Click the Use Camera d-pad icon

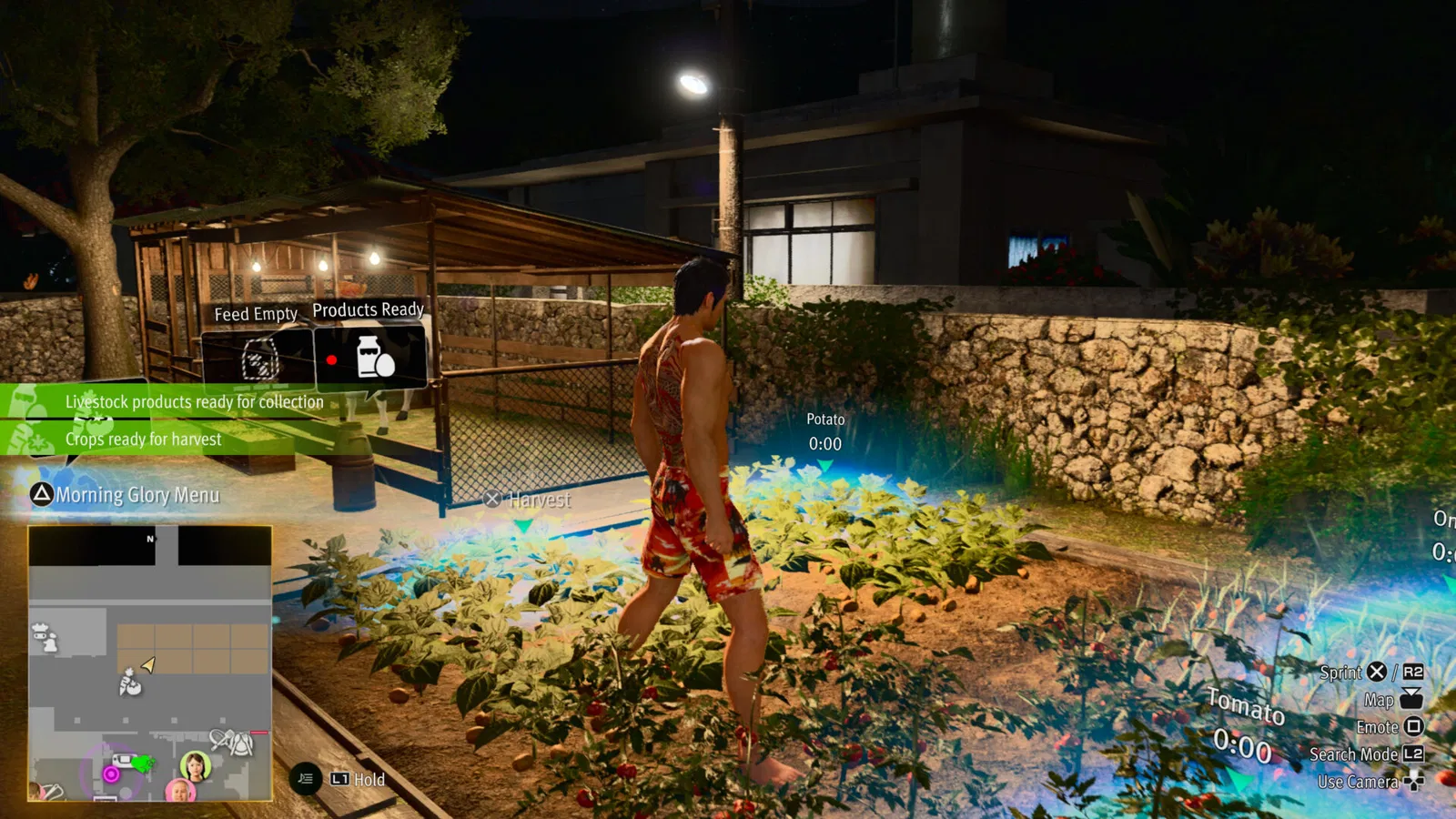pyautogui.click(x=1414, y=782)
